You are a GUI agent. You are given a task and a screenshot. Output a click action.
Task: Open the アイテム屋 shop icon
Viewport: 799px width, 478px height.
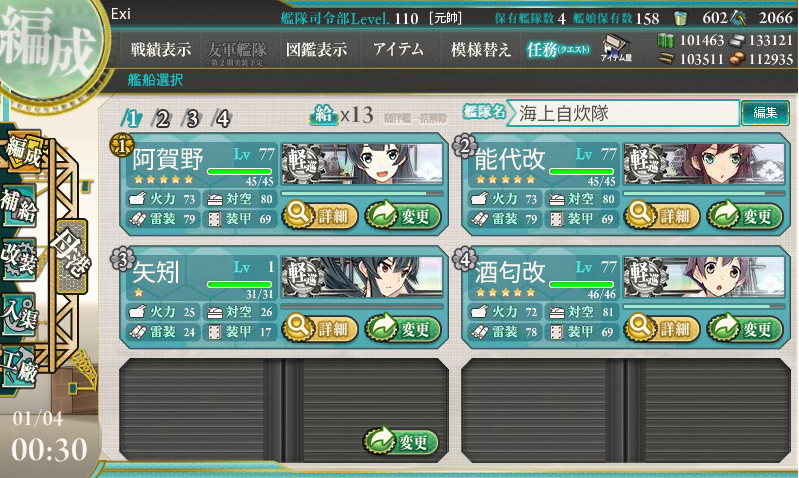coord(614,49)
